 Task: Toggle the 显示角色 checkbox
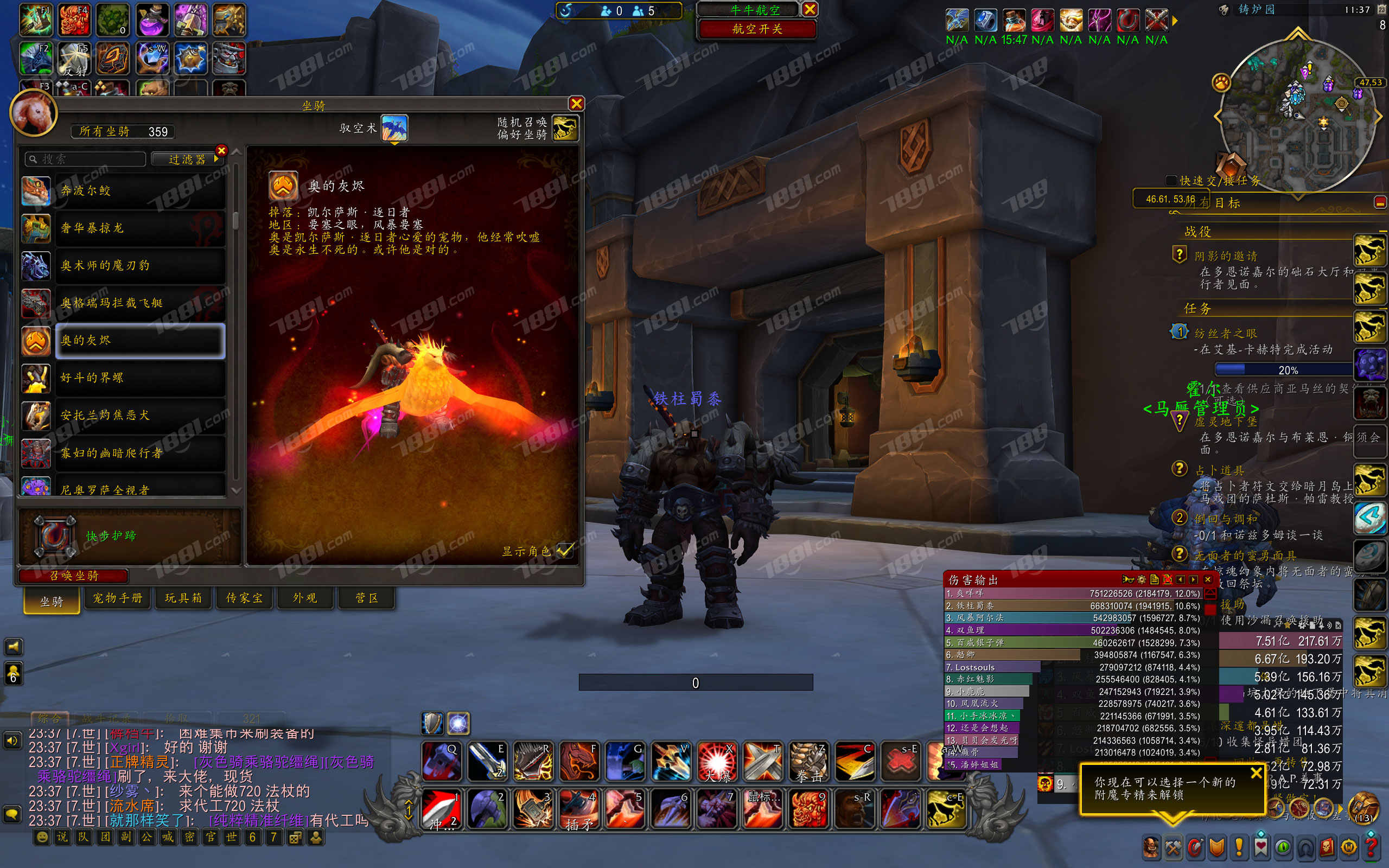click(x=565, y=550)
